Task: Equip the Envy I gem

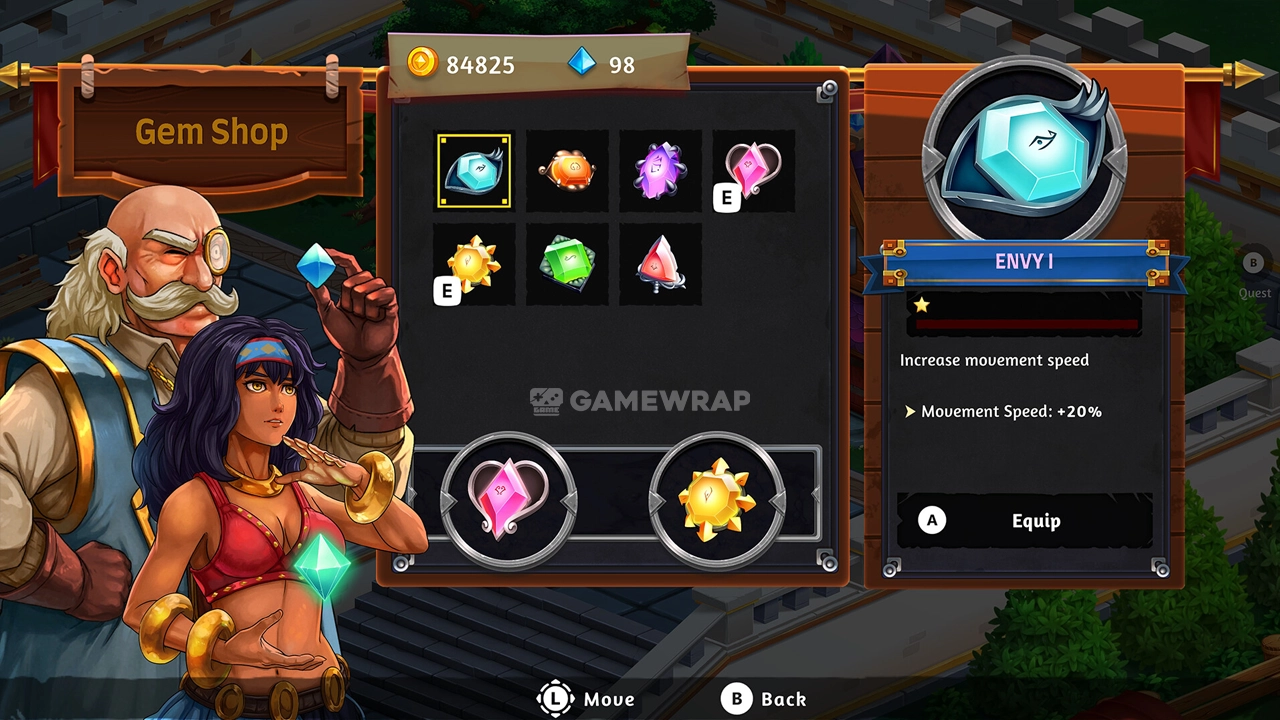Action: pyautogui.click(x=1025, y=521)
